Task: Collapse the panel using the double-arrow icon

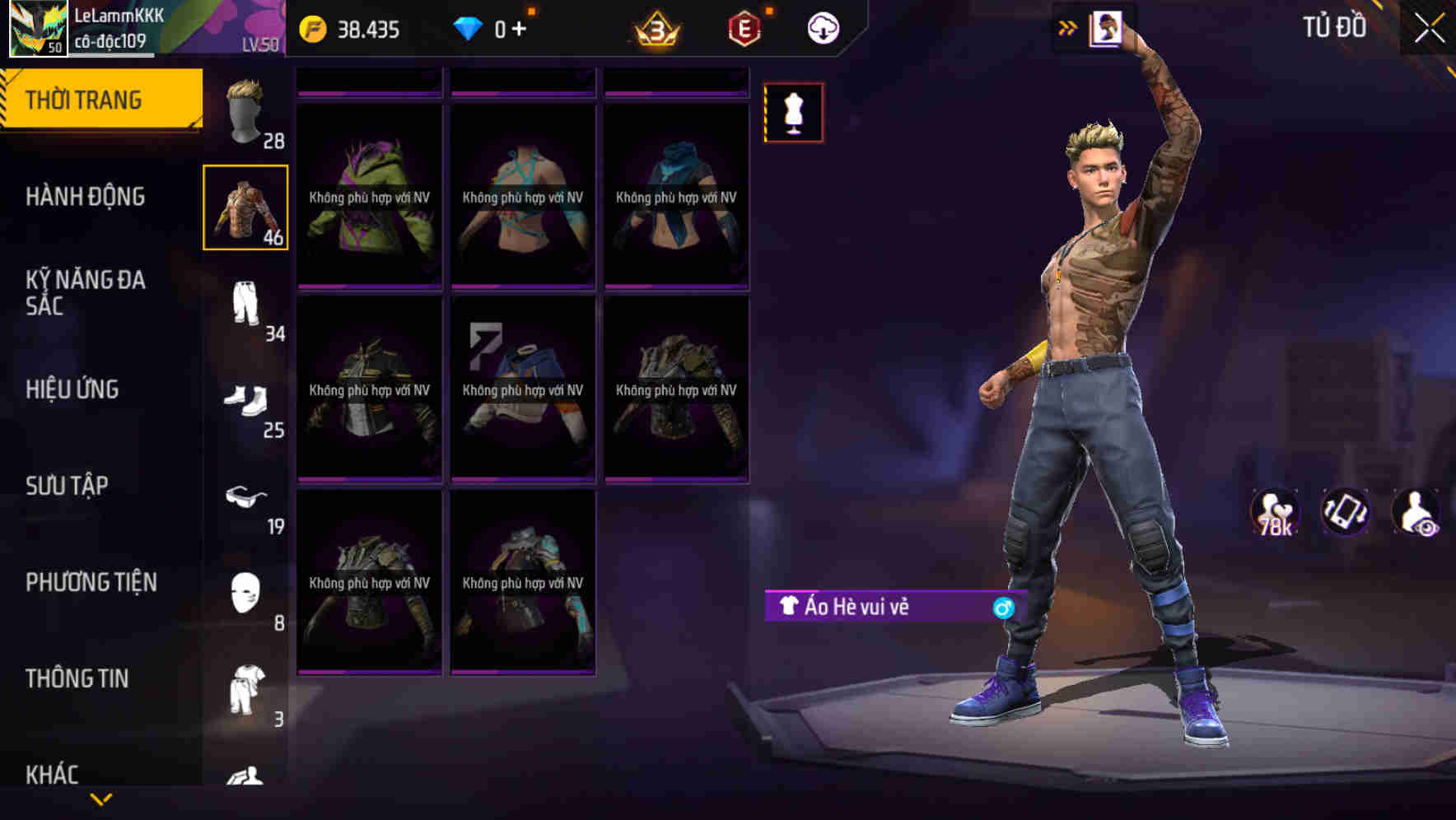Action: click(1068, 27)
